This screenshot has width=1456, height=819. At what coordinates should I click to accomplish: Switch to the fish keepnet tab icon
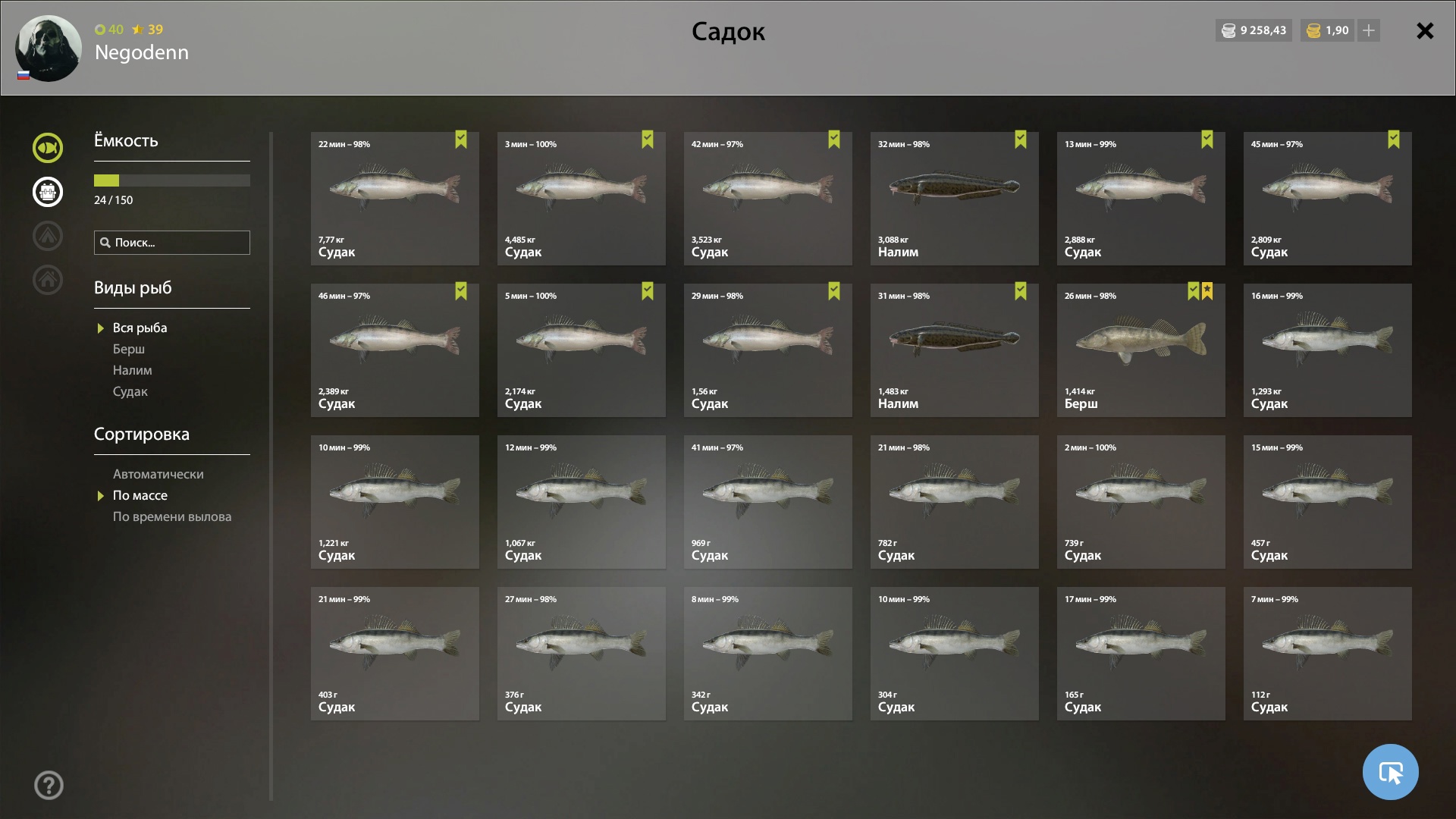coord(48,148)
